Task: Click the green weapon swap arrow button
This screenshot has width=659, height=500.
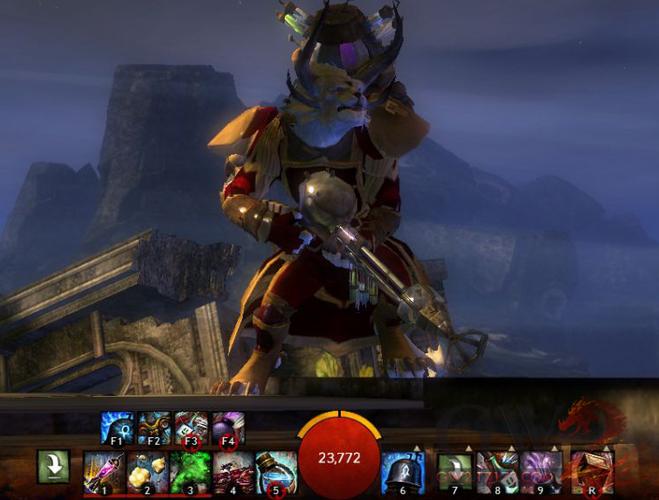Action: pyautogui.click(x=53, y=466)
